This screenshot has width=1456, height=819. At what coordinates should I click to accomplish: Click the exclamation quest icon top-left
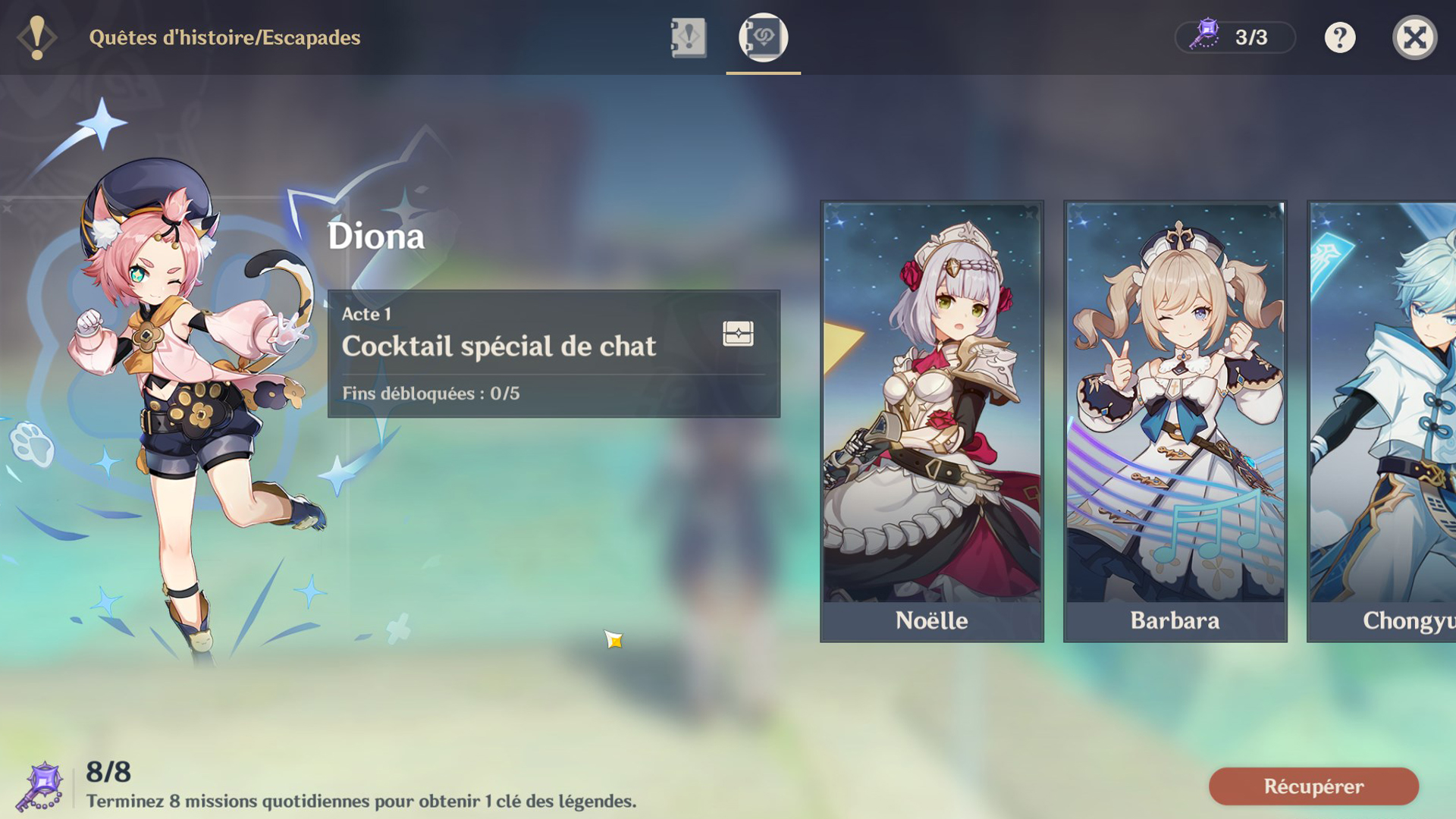pos(36,36)
